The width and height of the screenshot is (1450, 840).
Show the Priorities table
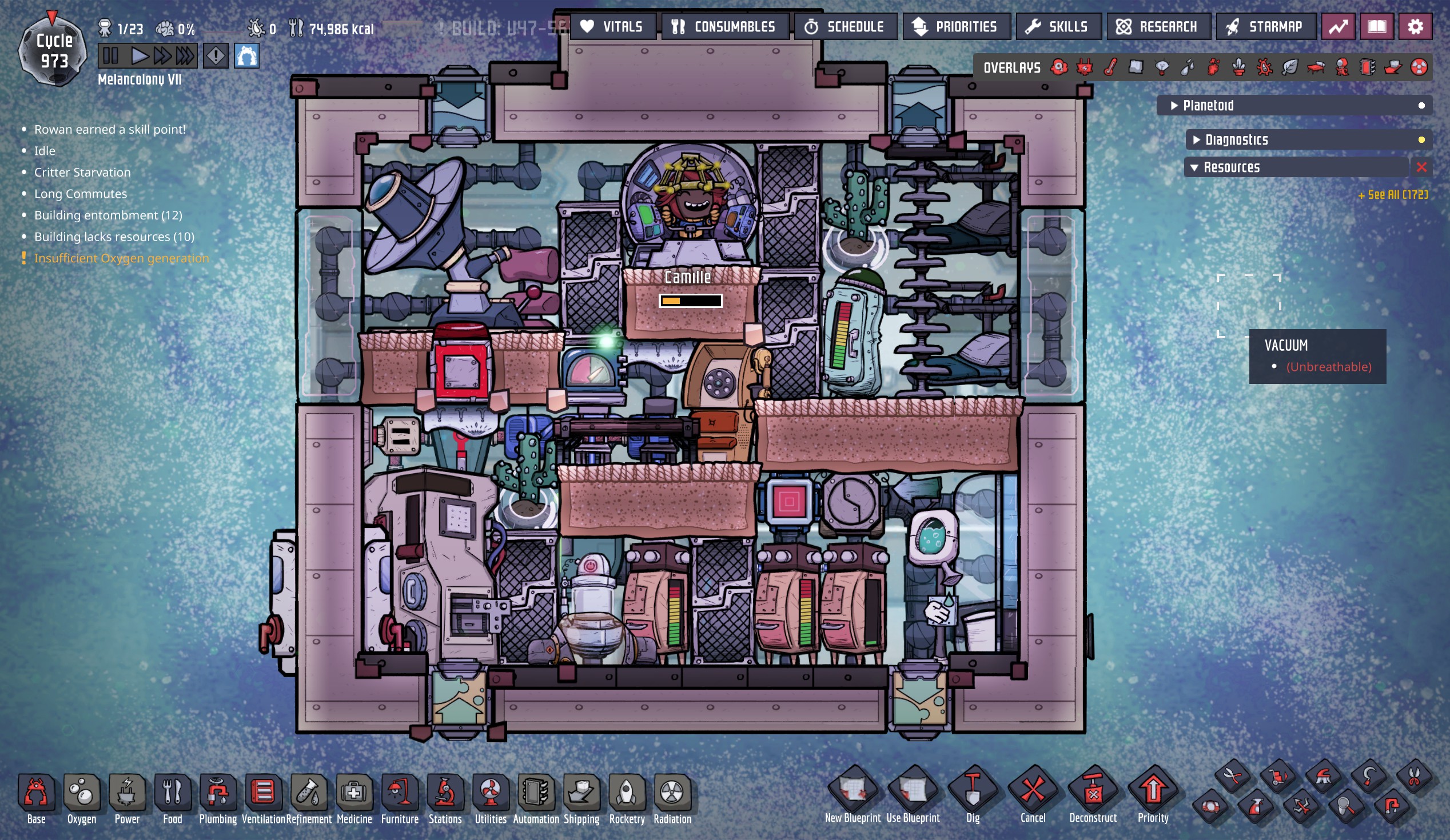(x=956, y=26)
